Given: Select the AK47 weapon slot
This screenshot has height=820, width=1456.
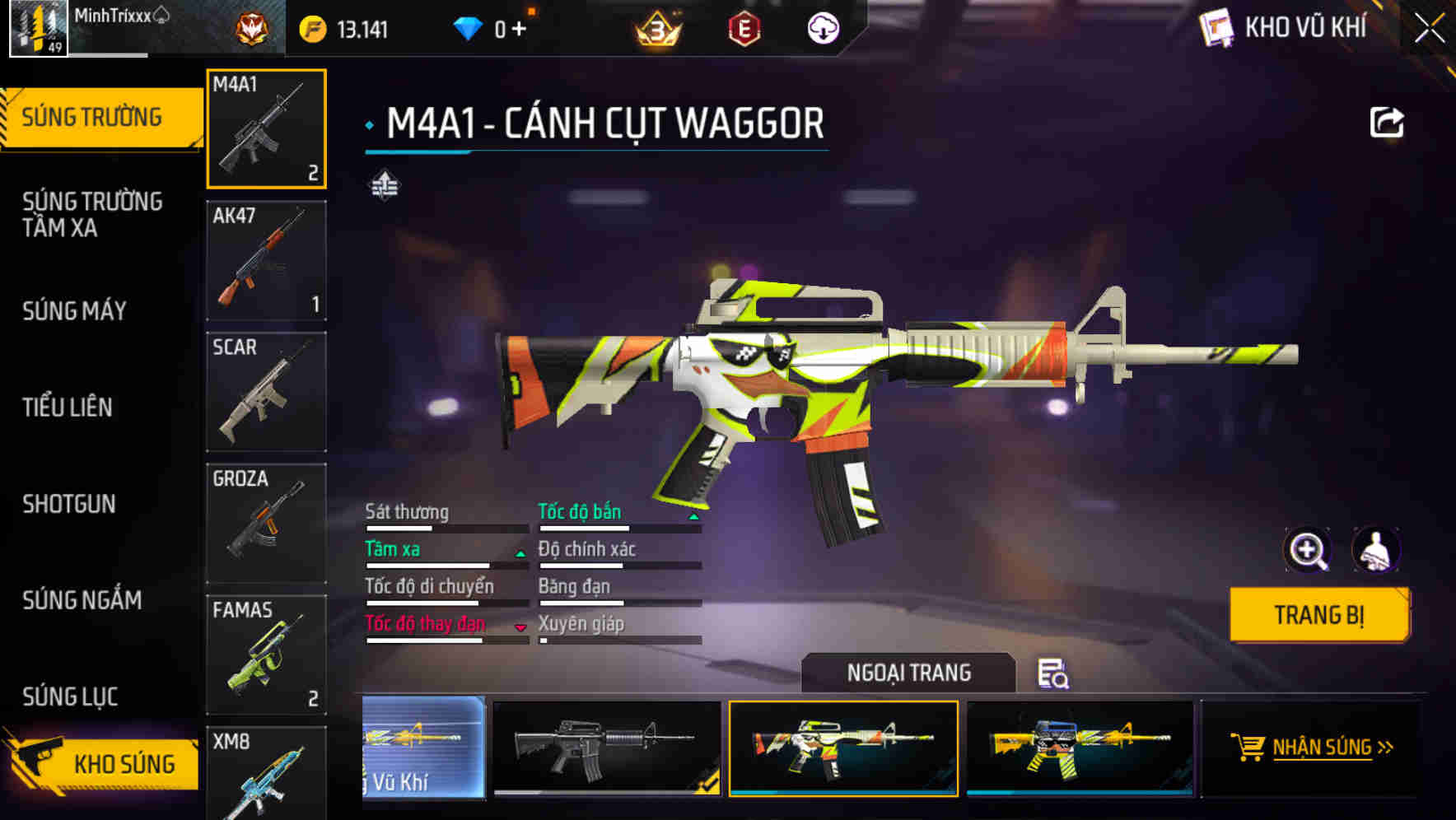Looking at the screenshot, I should click(x=266, y=260).
